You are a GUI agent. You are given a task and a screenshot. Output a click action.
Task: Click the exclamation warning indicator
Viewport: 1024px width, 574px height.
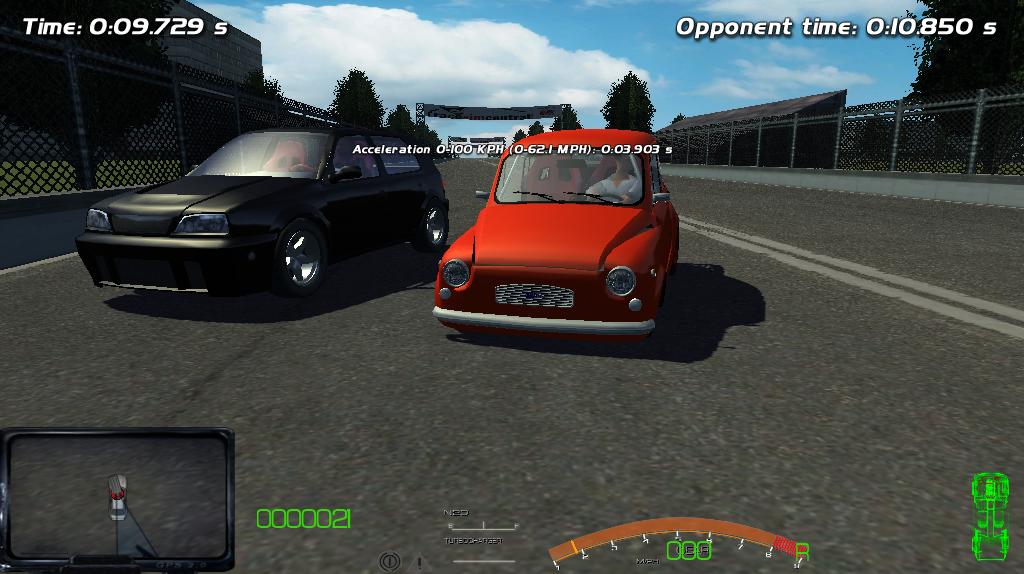tap(419, 562)
